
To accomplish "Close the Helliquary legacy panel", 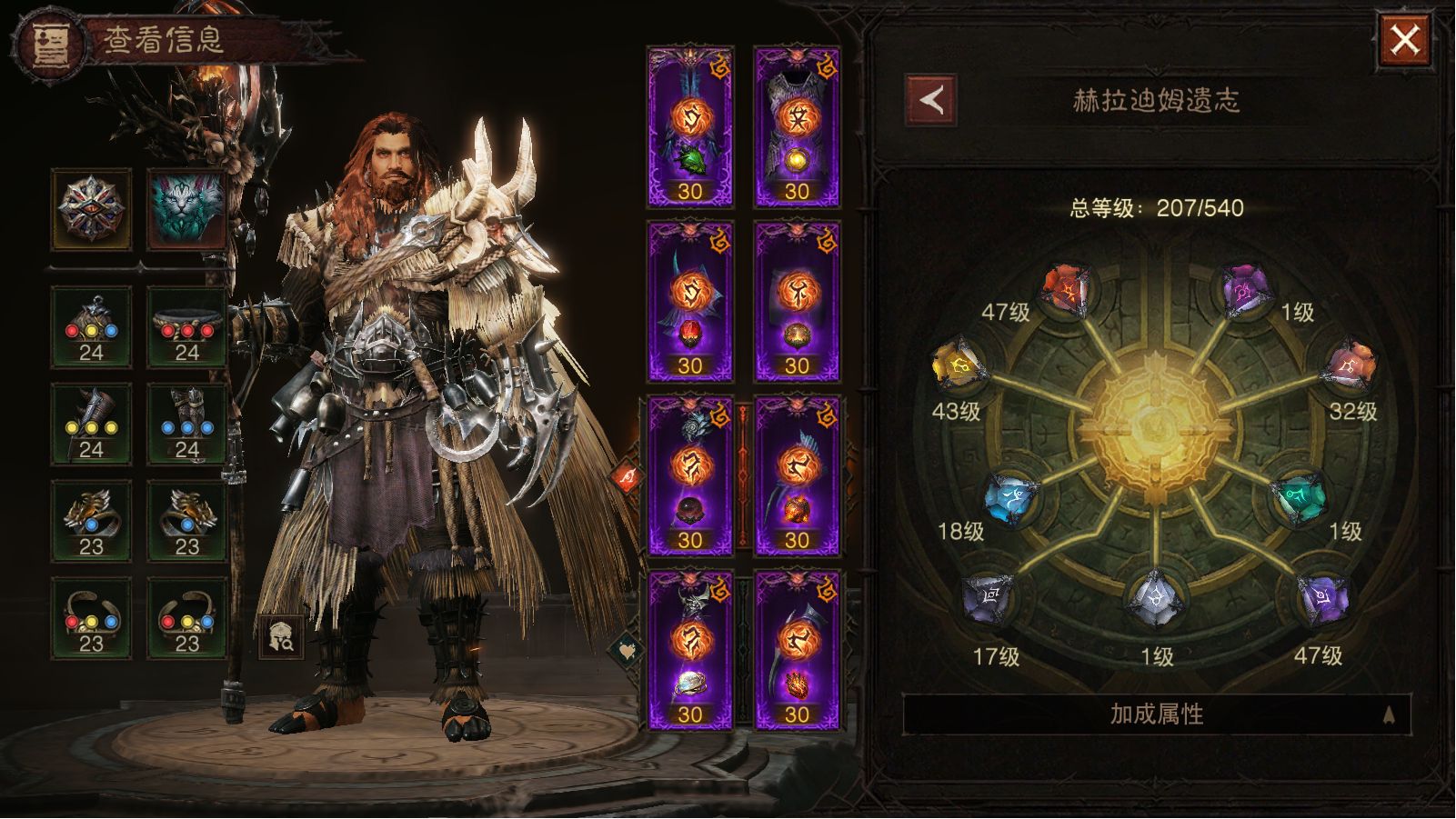I will click(x=1404, y=40).
